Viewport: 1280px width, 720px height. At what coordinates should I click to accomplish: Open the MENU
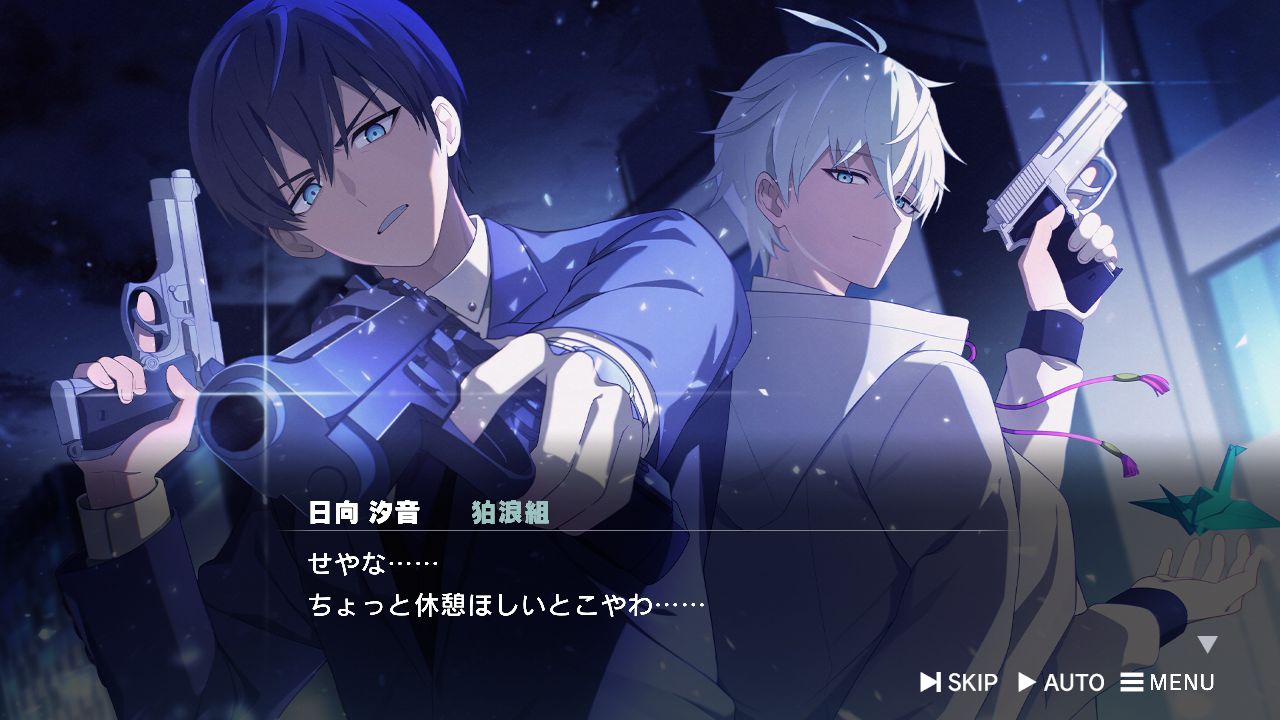(x=1167, y=682)
